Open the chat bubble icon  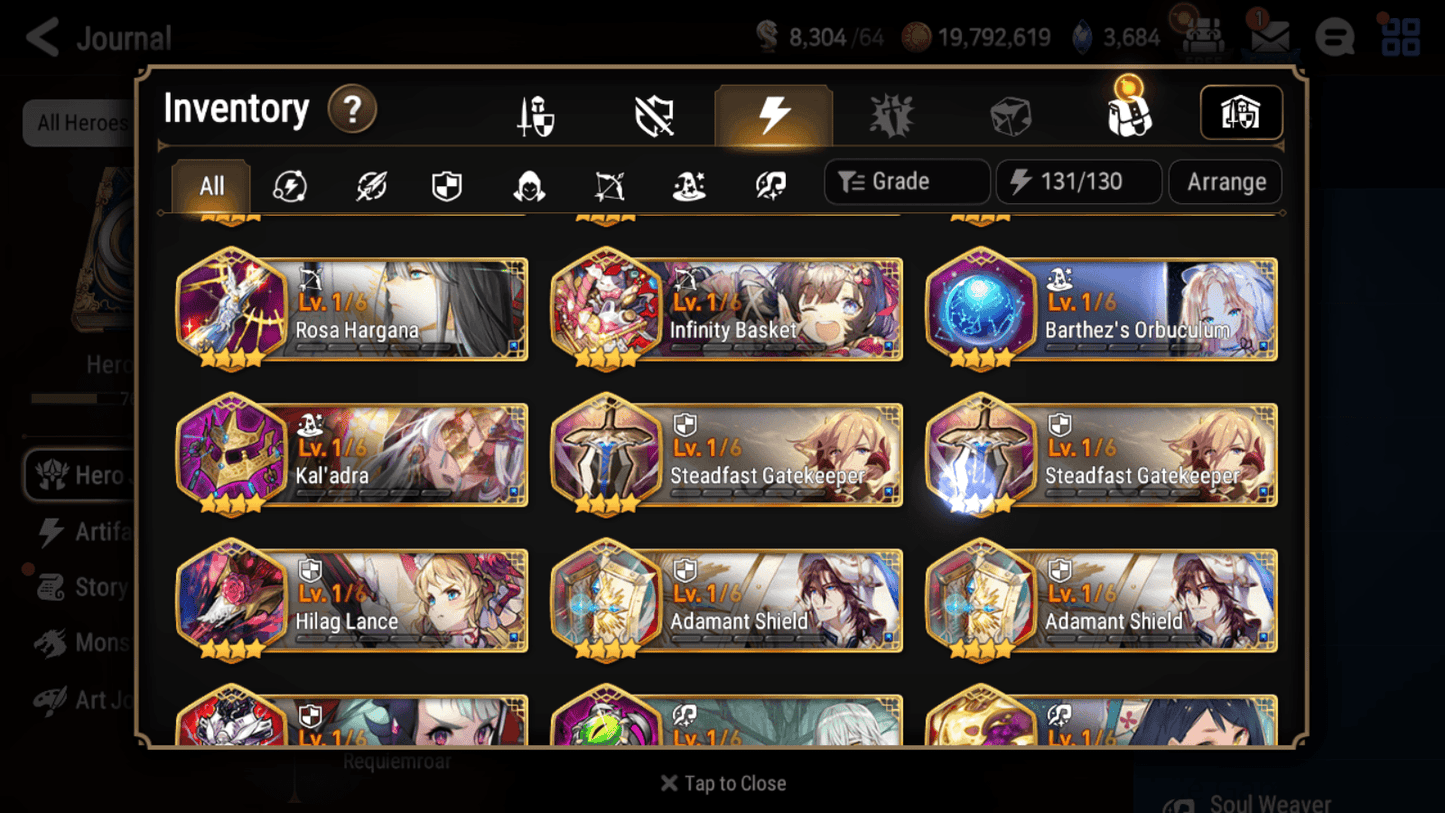click(x=1335, y=36)
